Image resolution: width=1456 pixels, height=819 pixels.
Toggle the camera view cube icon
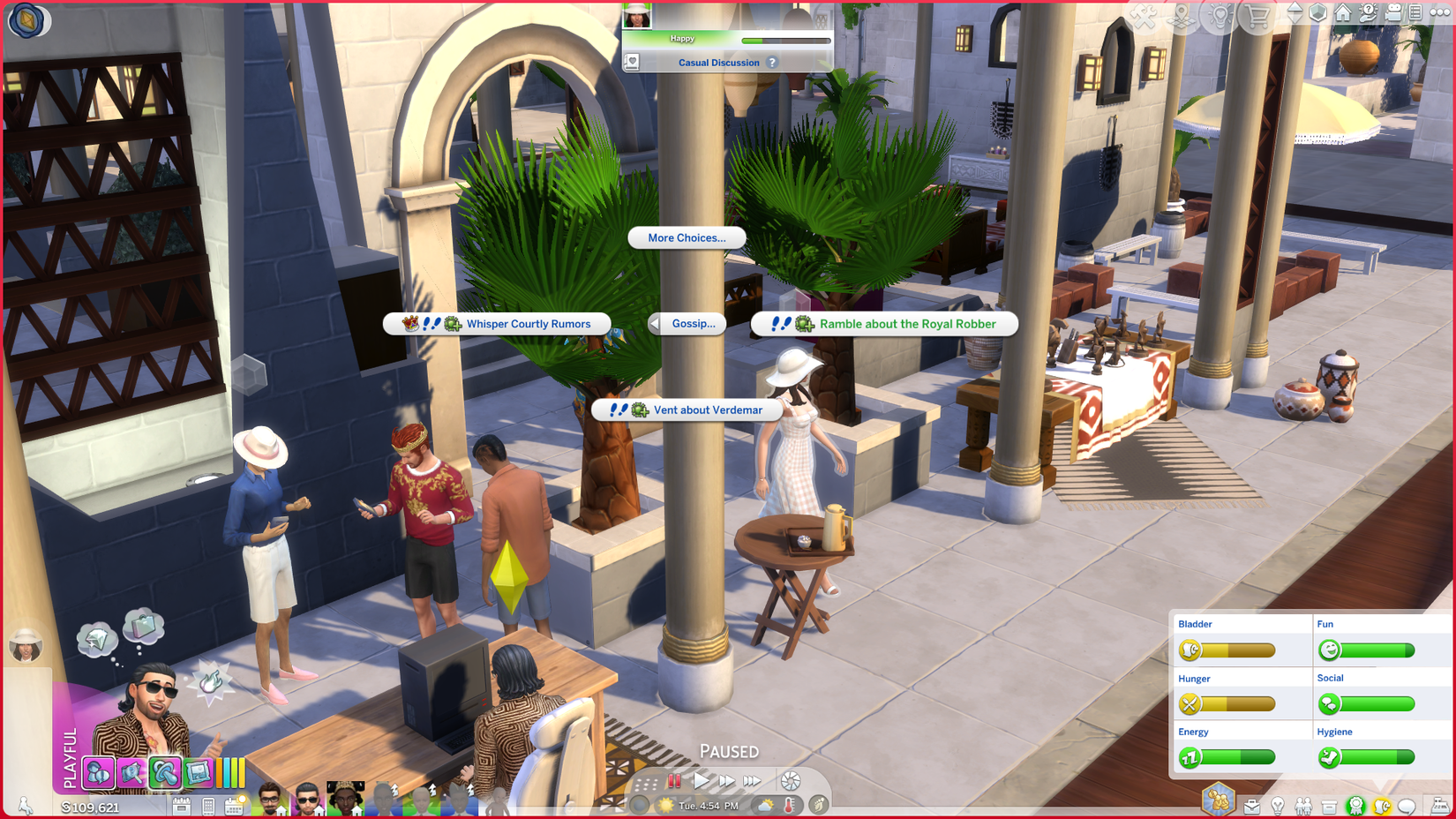(1317, 16)
